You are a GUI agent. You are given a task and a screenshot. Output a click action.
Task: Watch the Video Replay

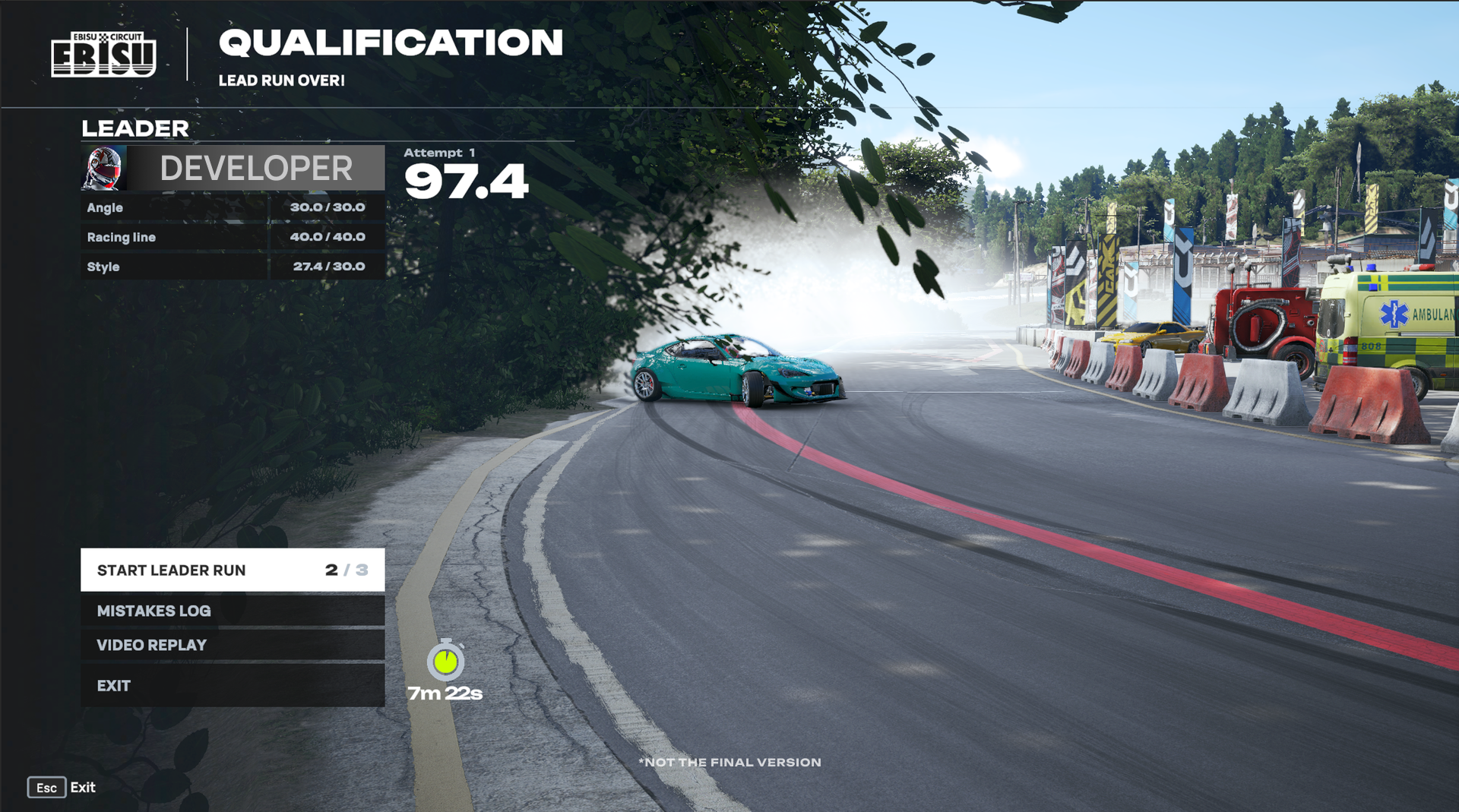[x=232, y=645]
